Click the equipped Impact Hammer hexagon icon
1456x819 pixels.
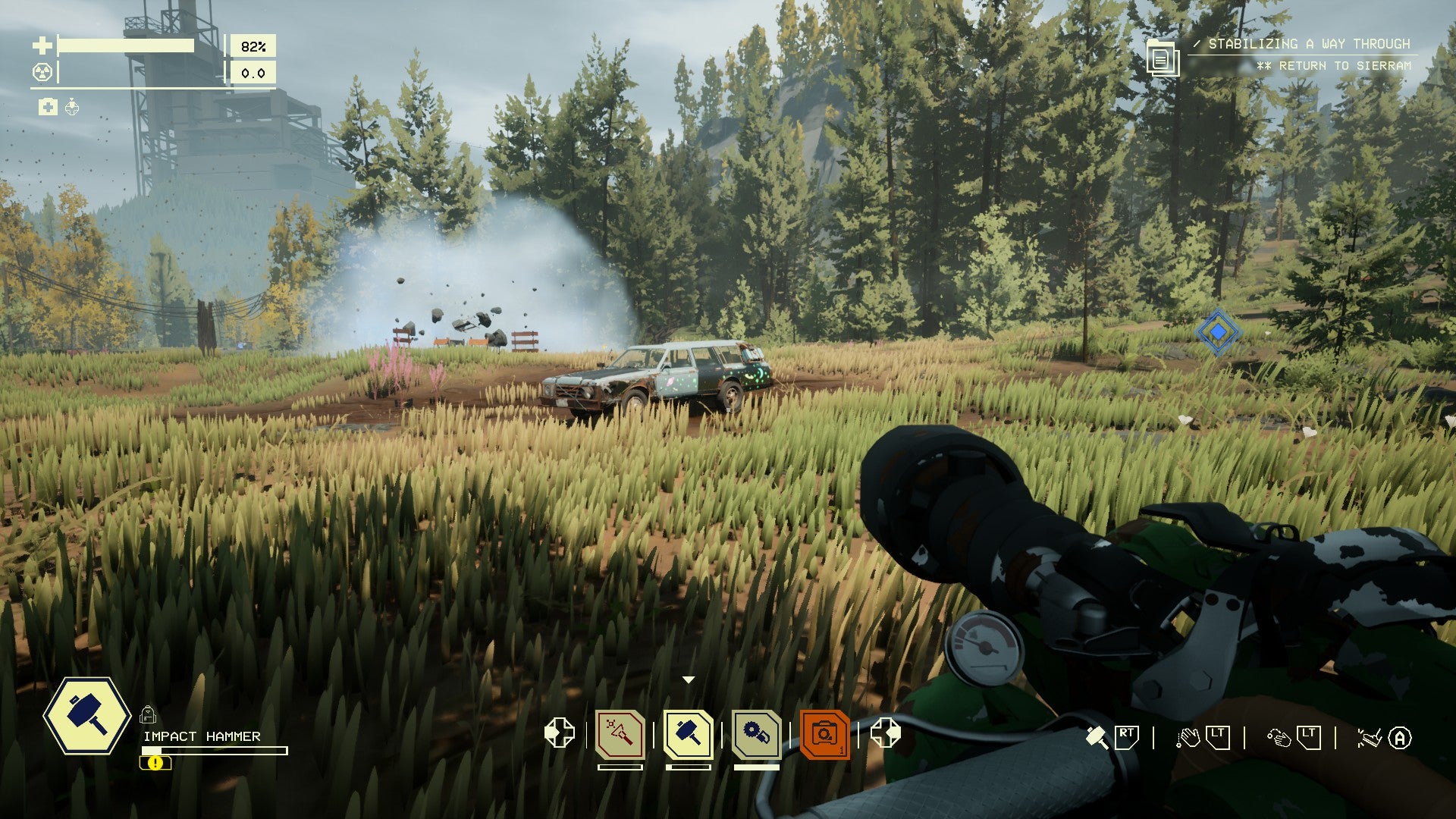point(87,716)
